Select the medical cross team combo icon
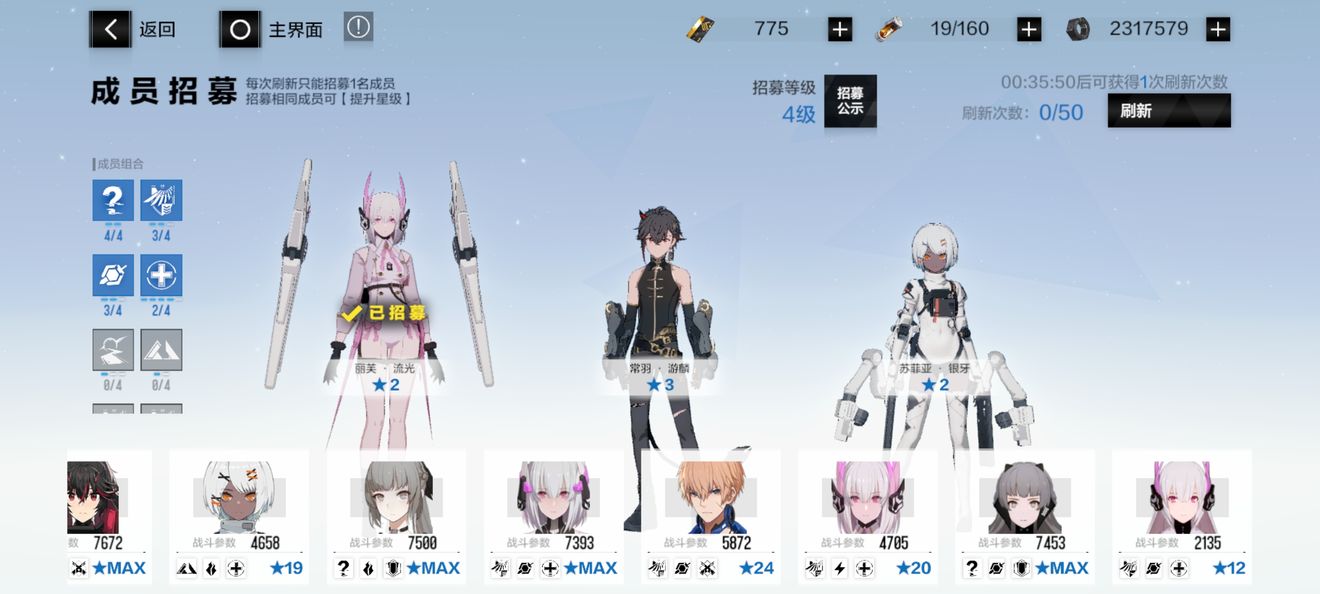The height and width of the screenshot is (594, 1320). point(161,276)
